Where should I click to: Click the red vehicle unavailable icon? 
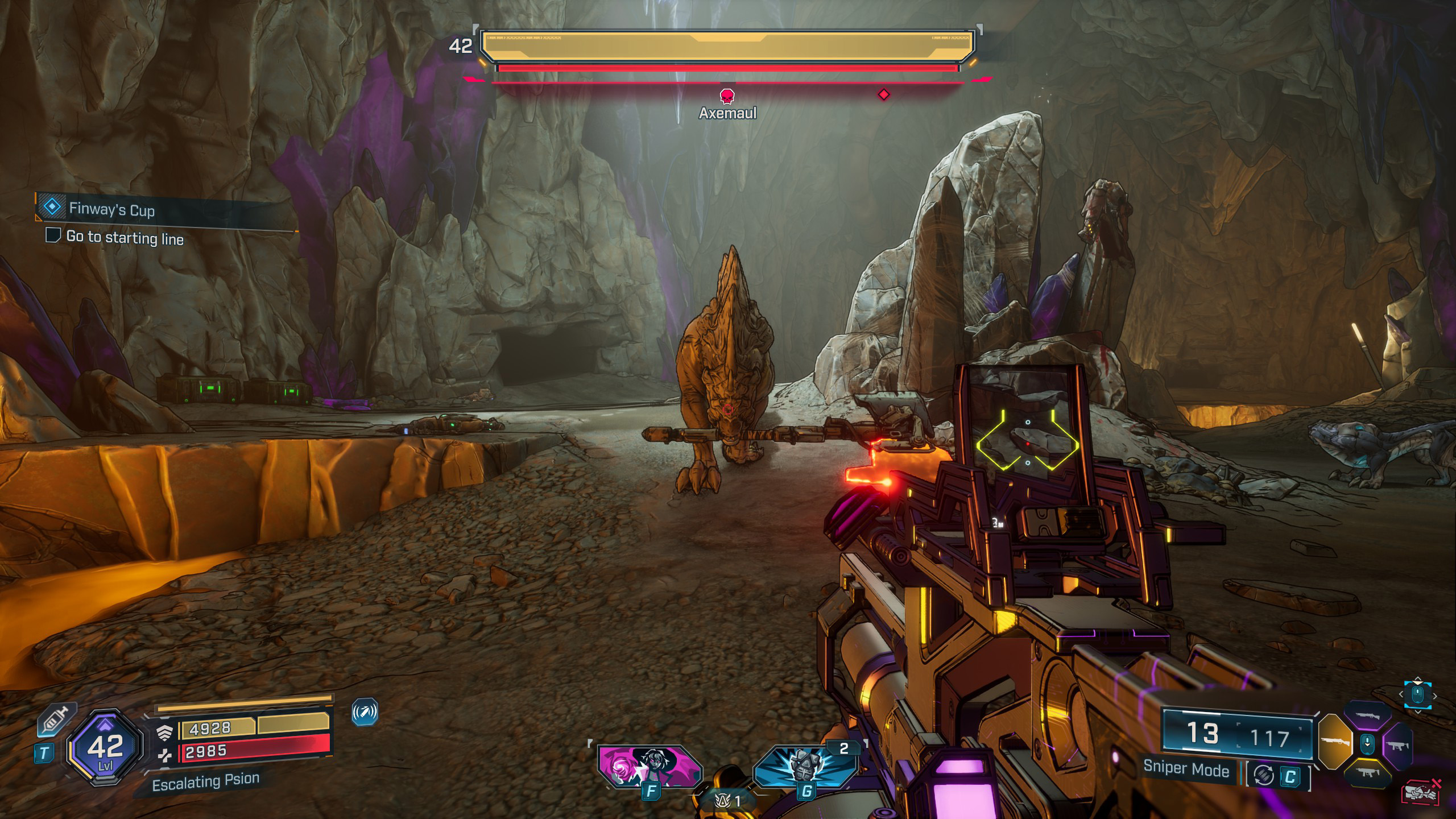(x=1421, y=793)
